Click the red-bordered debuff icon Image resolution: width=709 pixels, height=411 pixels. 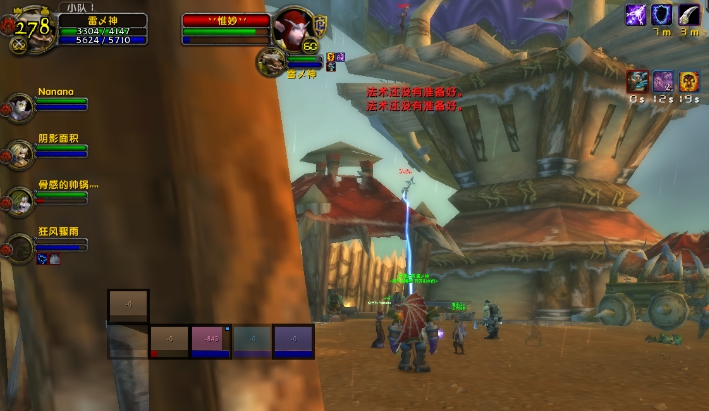click(637, 81)
